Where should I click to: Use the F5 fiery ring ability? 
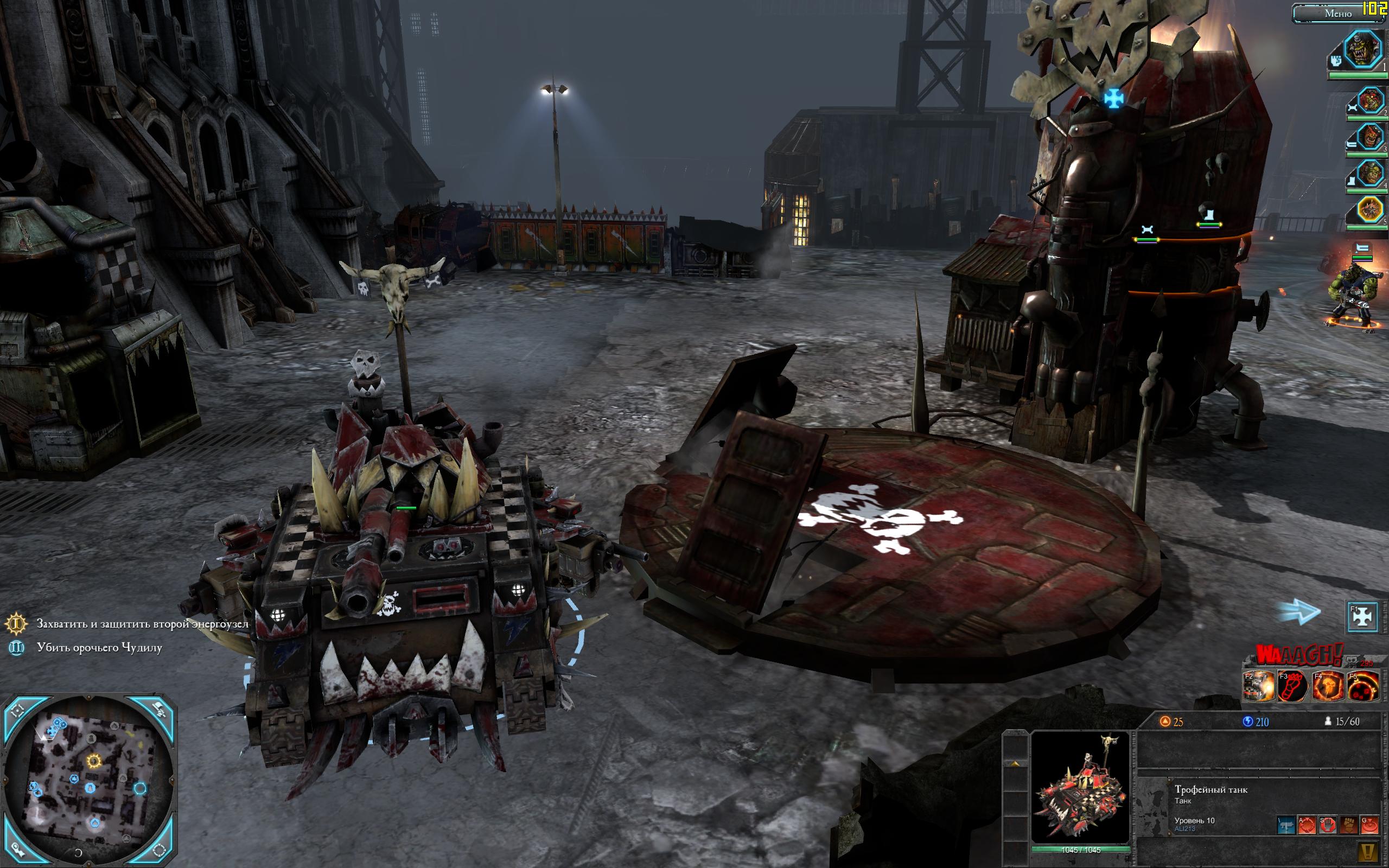(1362, 687)
